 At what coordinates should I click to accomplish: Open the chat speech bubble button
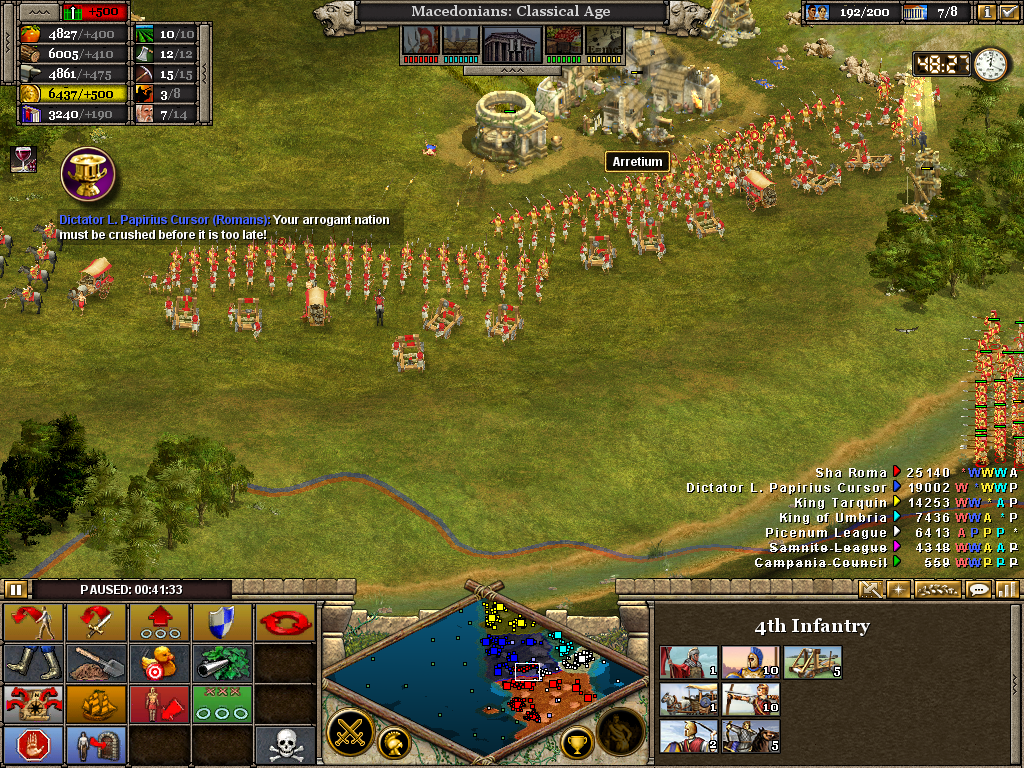tap(979, 590)
